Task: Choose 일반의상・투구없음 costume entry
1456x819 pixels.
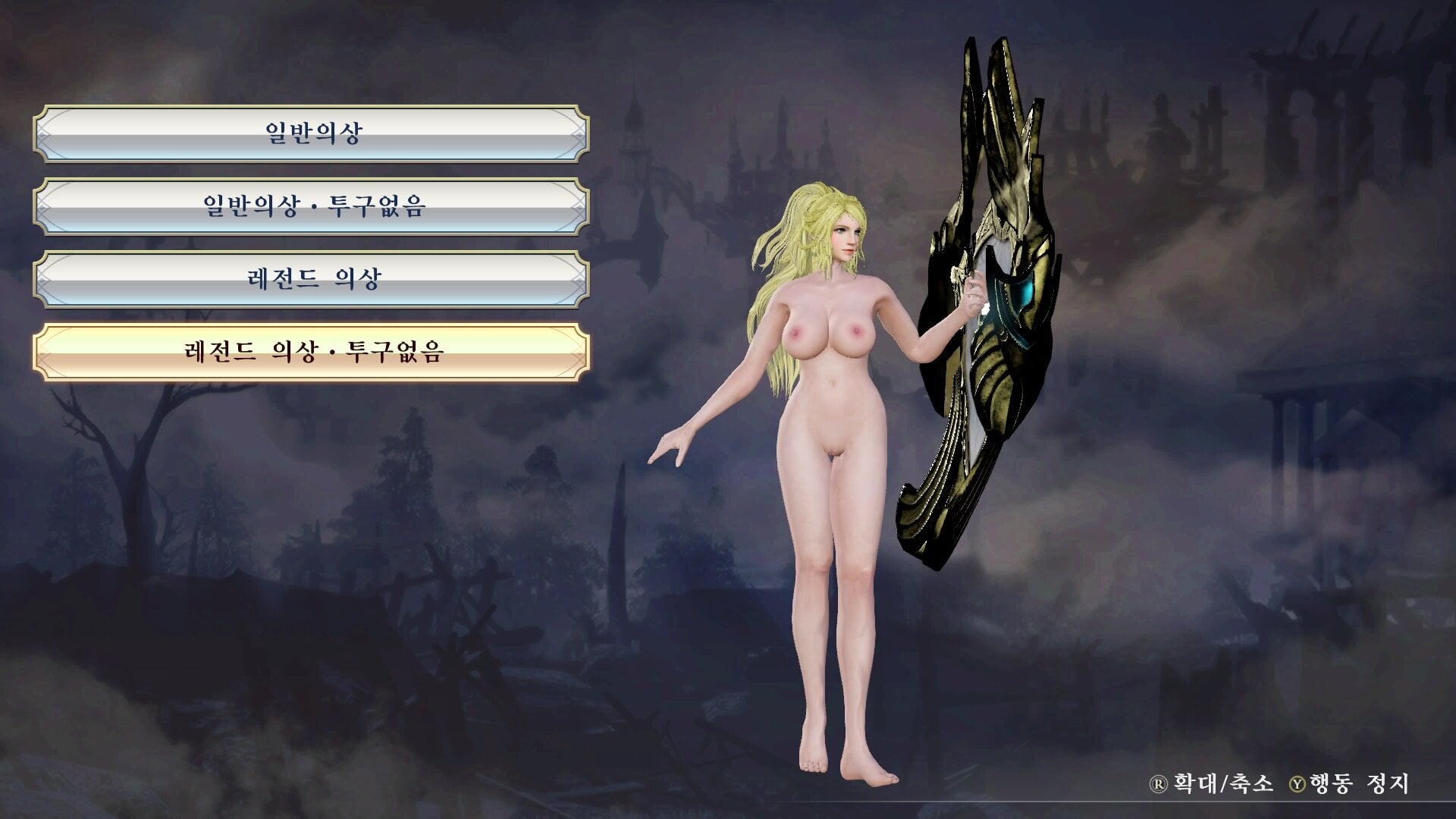Action: [312, 206]
